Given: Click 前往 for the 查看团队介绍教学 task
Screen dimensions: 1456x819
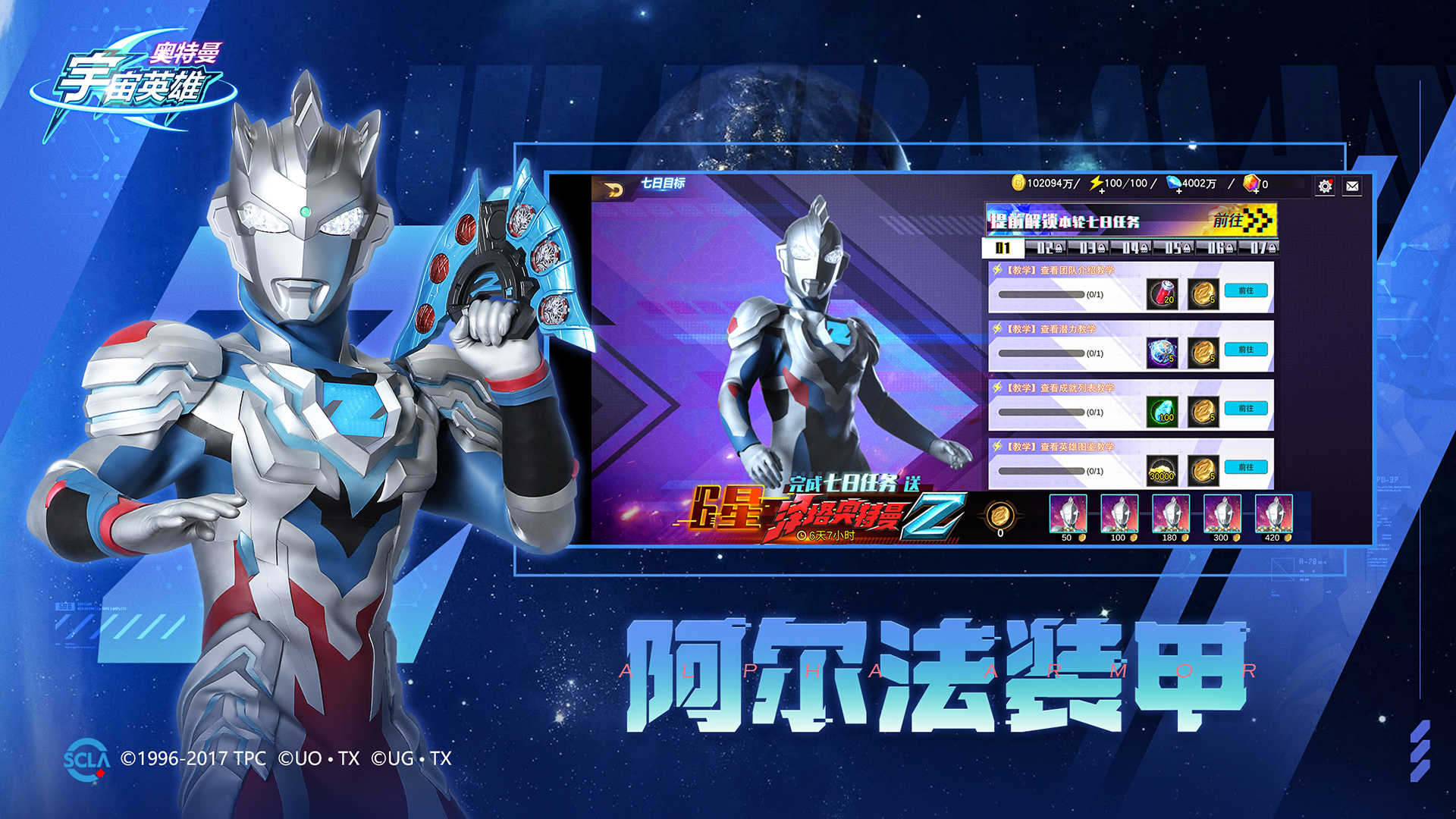Looking at the screenshot, I should [1246, 290].
